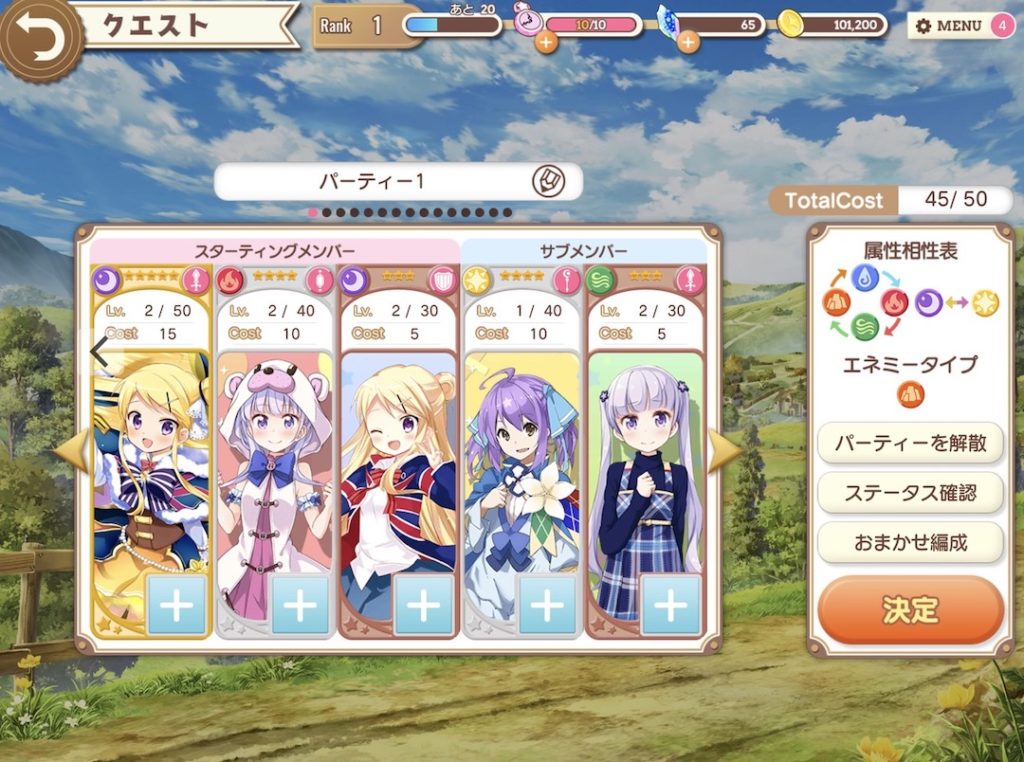1024x762 pixels.
Task: Tap the plus button on the purple-haired card
Action: [547, 604]
